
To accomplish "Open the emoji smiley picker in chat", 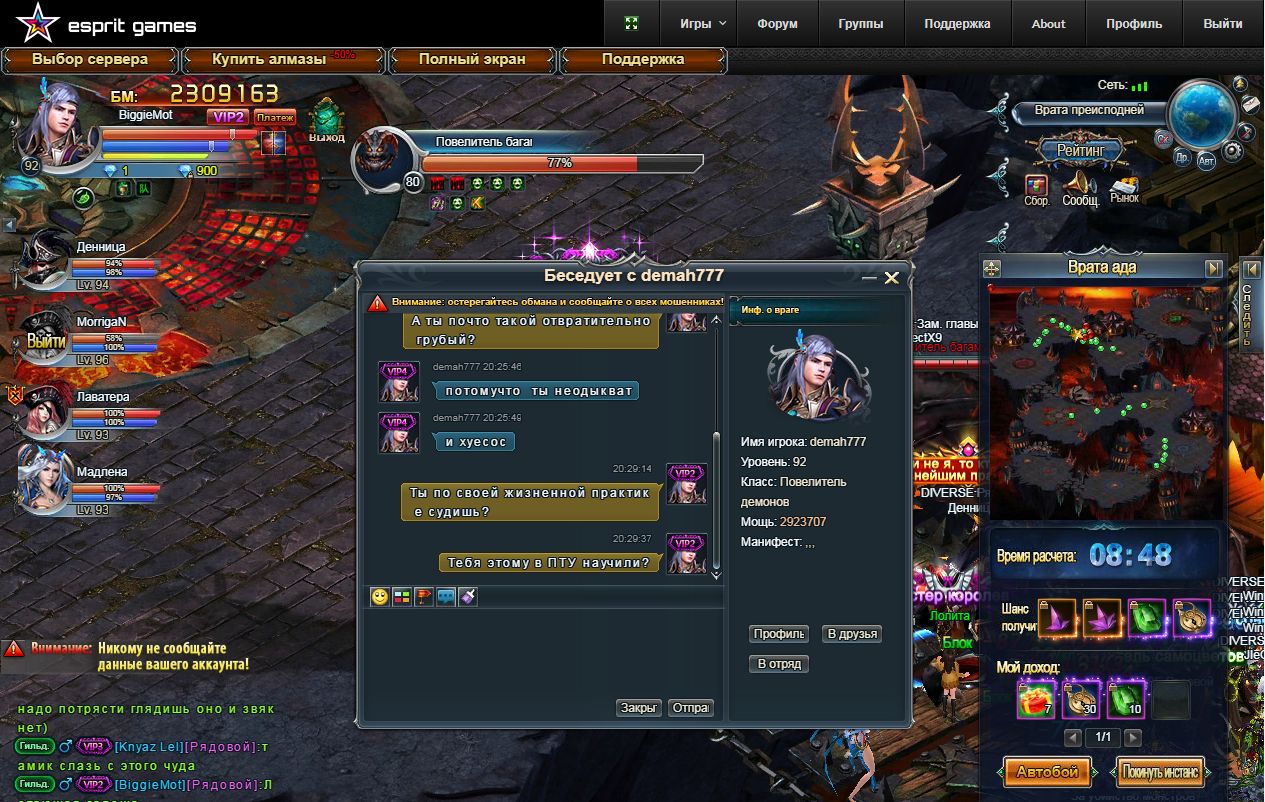I will click(x=380, y=597).
